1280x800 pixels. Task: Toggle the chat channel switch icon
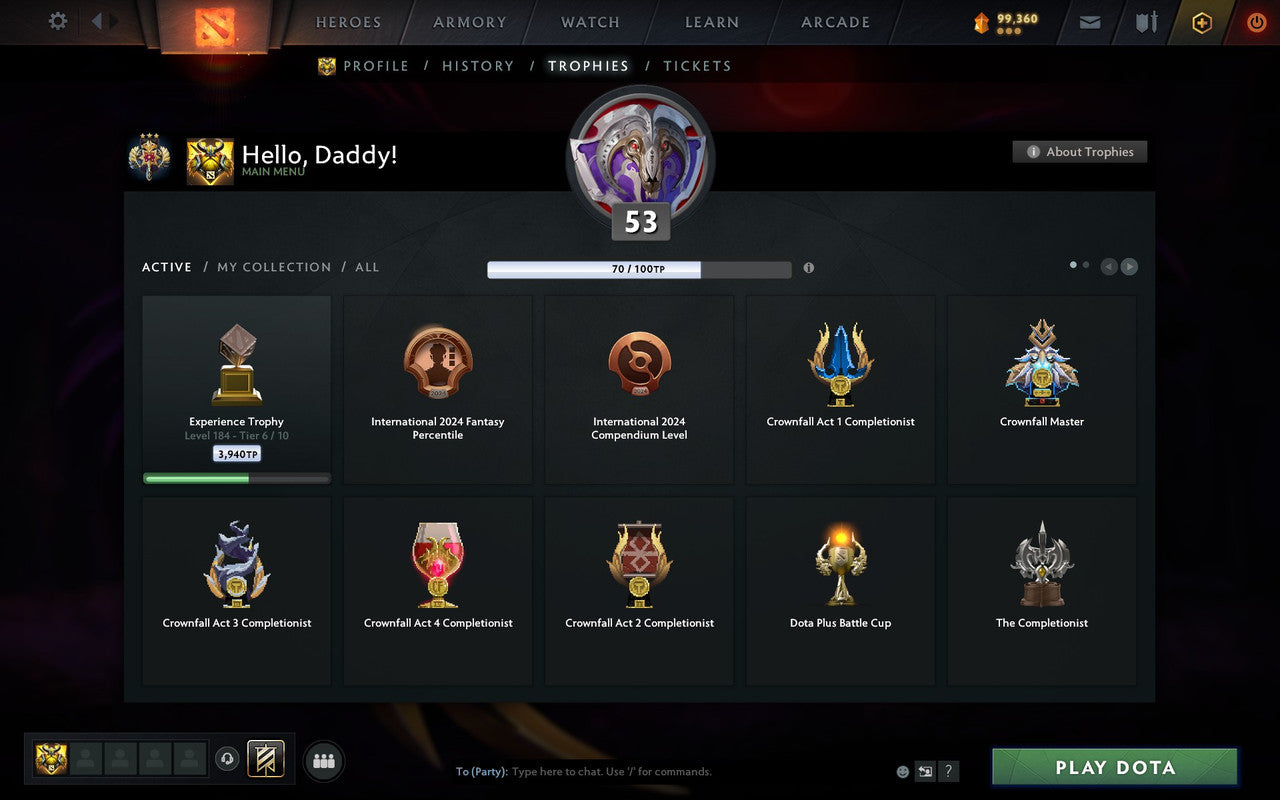[925, 771]
